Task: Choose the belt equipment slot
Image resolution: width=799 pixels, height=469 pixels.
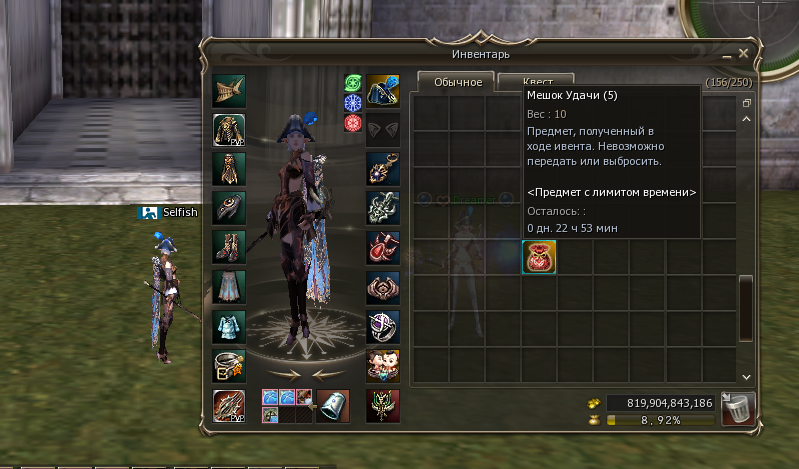Action: tap(229, 367)
